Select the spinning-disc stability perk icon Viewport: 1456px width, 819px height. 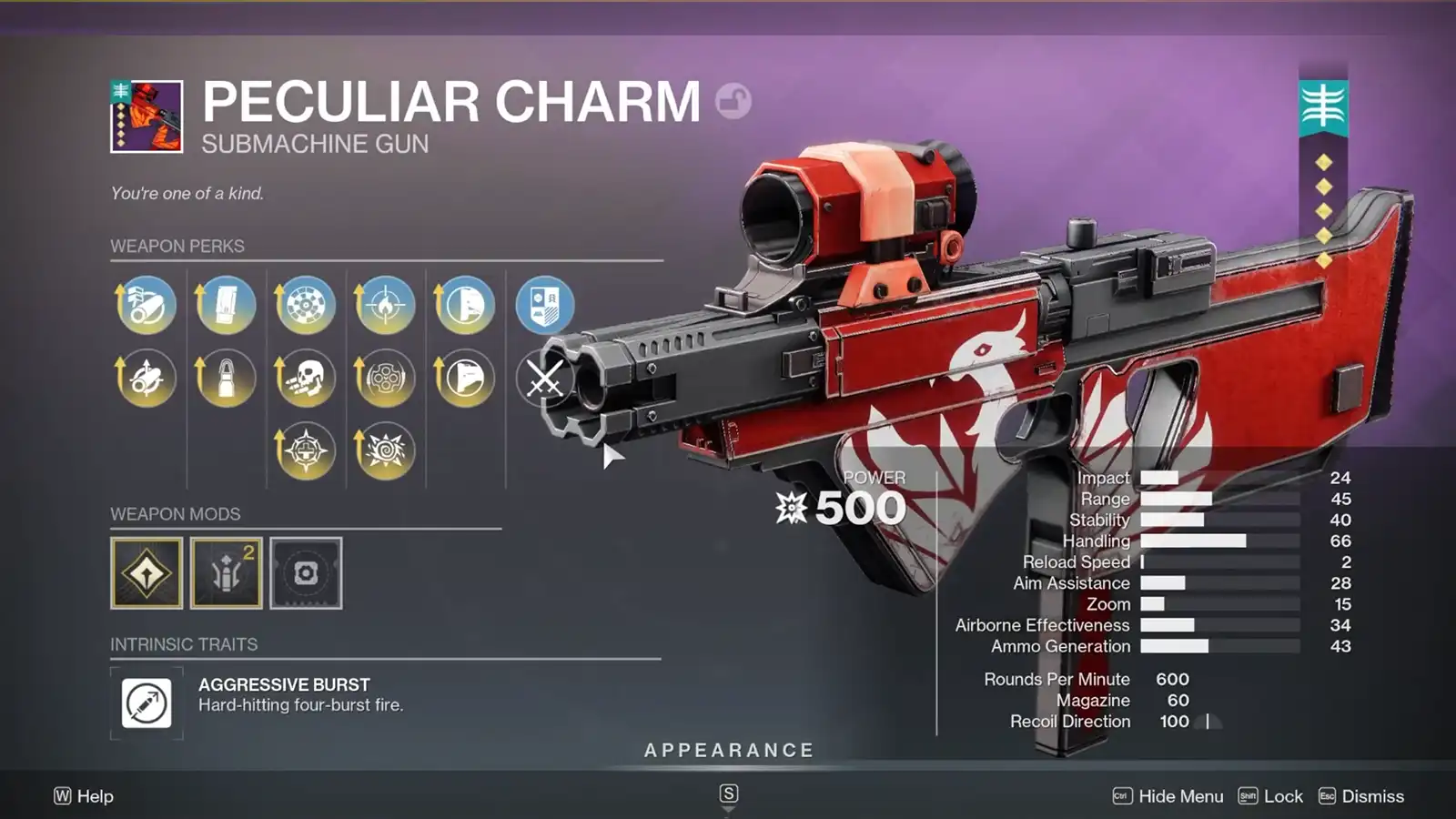click(304, 305)
